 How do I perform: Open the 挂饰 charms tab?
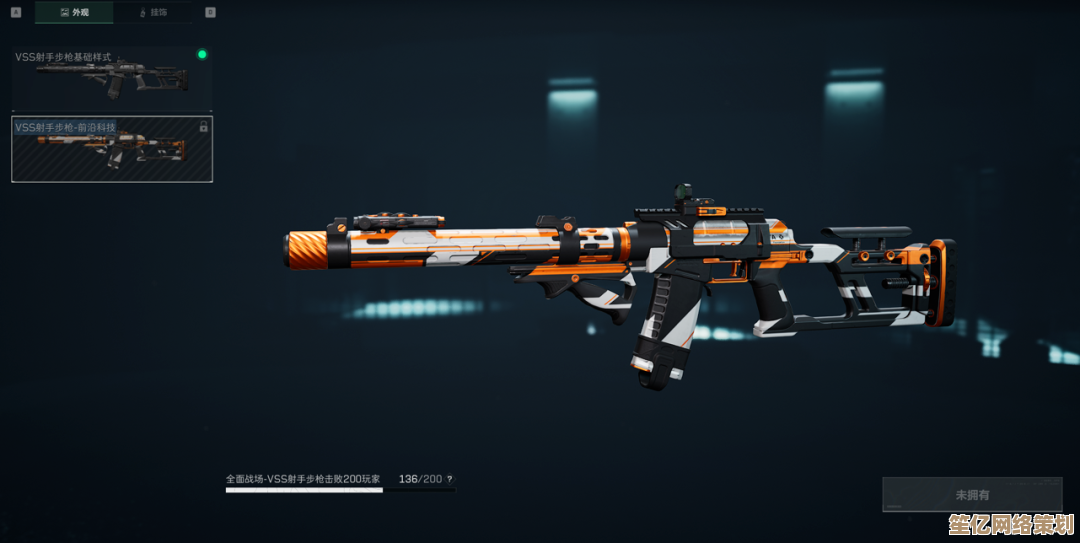click(155, 12)
